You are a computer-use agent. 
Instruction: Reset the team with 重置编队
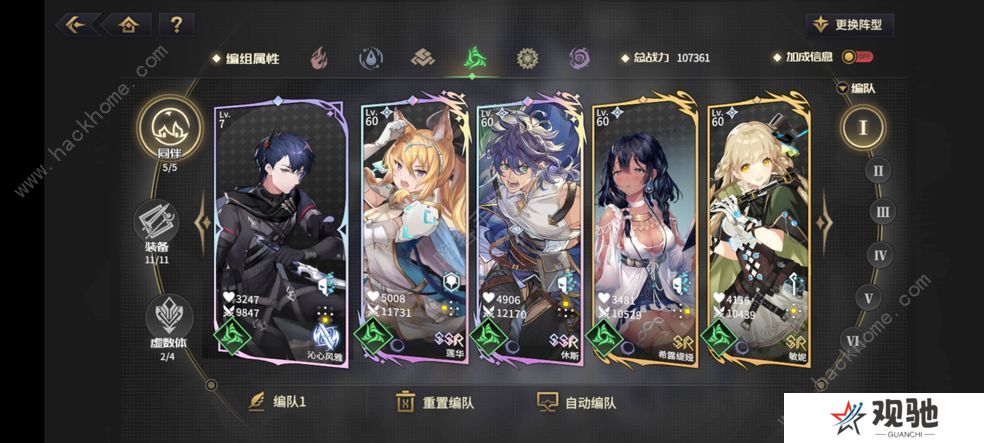coord(435,403)
